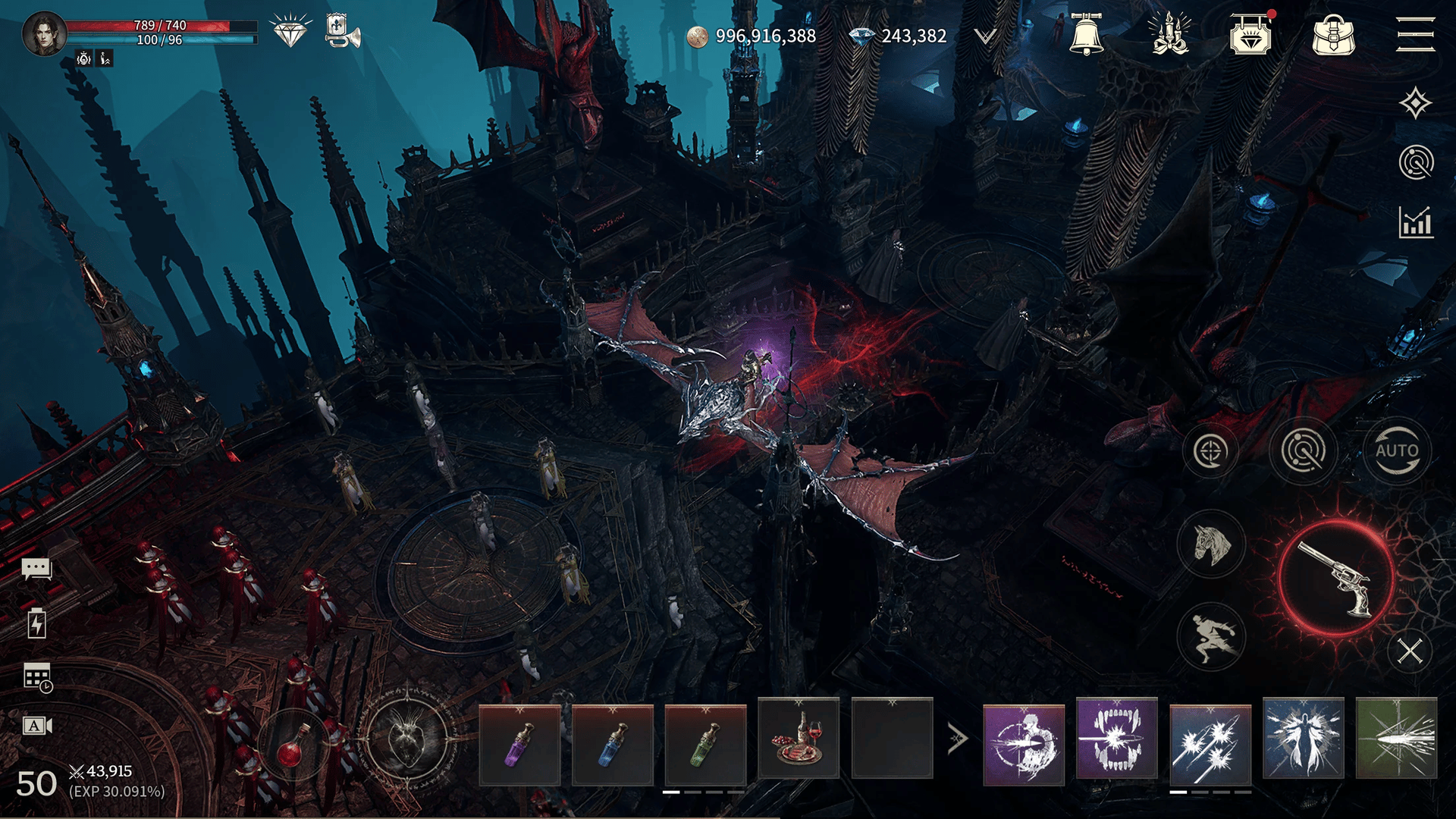Summon the horse mount
The width and height of the screenshot is (1456, 819).
(1211, 544)
